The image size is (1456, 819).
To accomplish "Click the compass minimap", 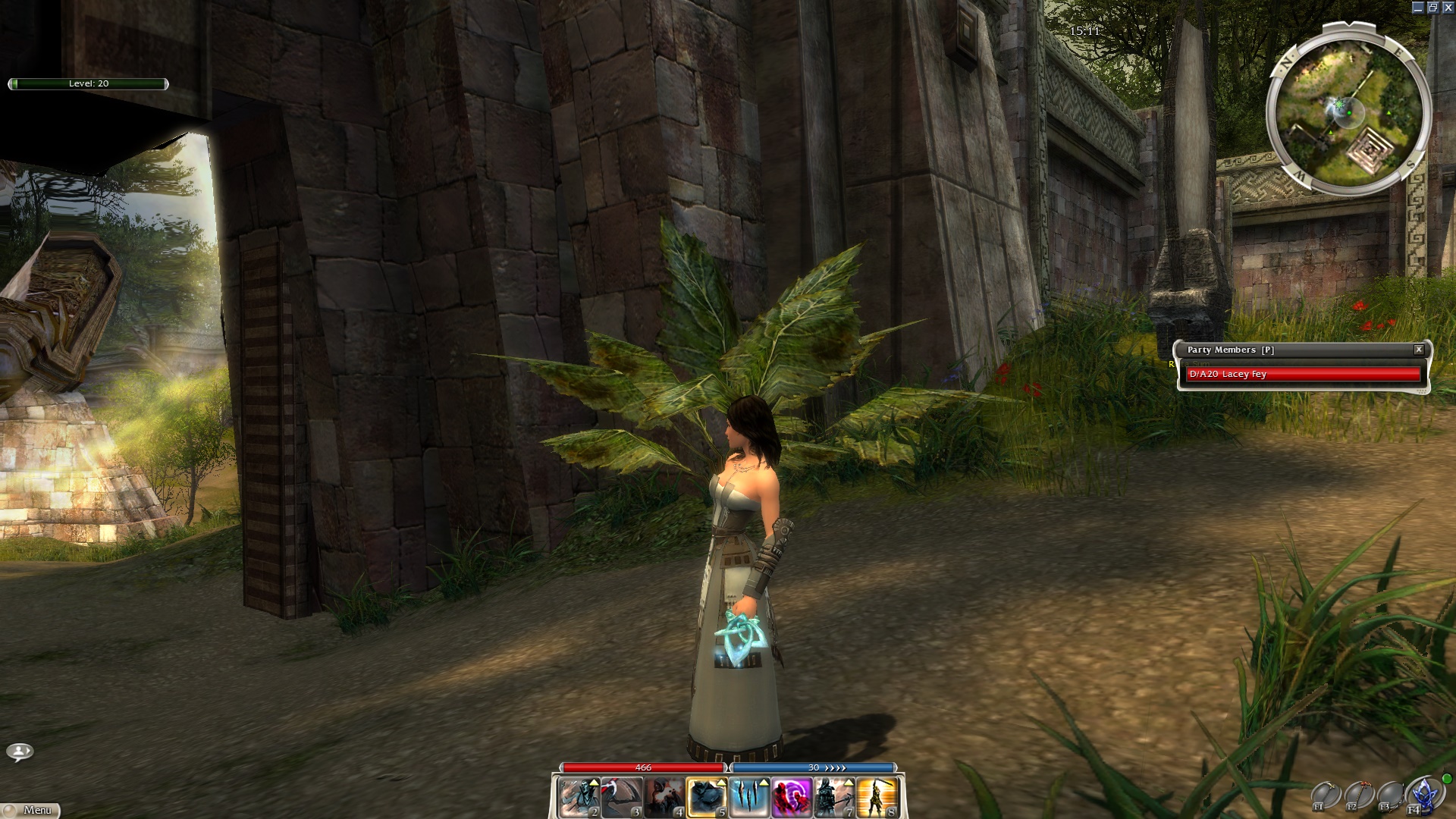I will 1347,111.
